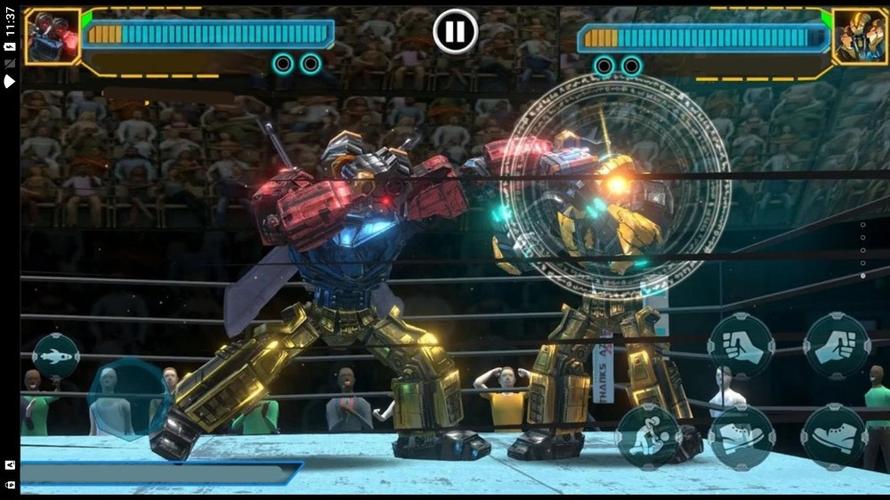Pause the robot fight
Image resolution: width=890 pixels, height=500 pixels.
[455, 32]
